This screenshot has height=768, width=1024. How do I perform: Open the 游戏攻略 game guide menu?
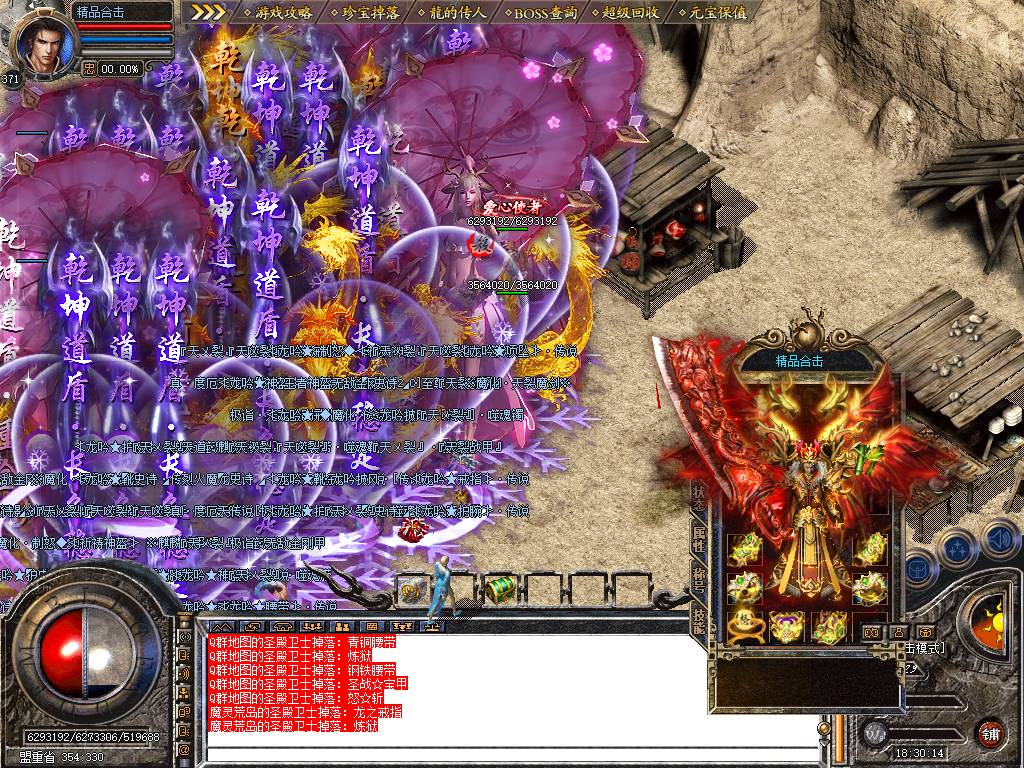284,13
